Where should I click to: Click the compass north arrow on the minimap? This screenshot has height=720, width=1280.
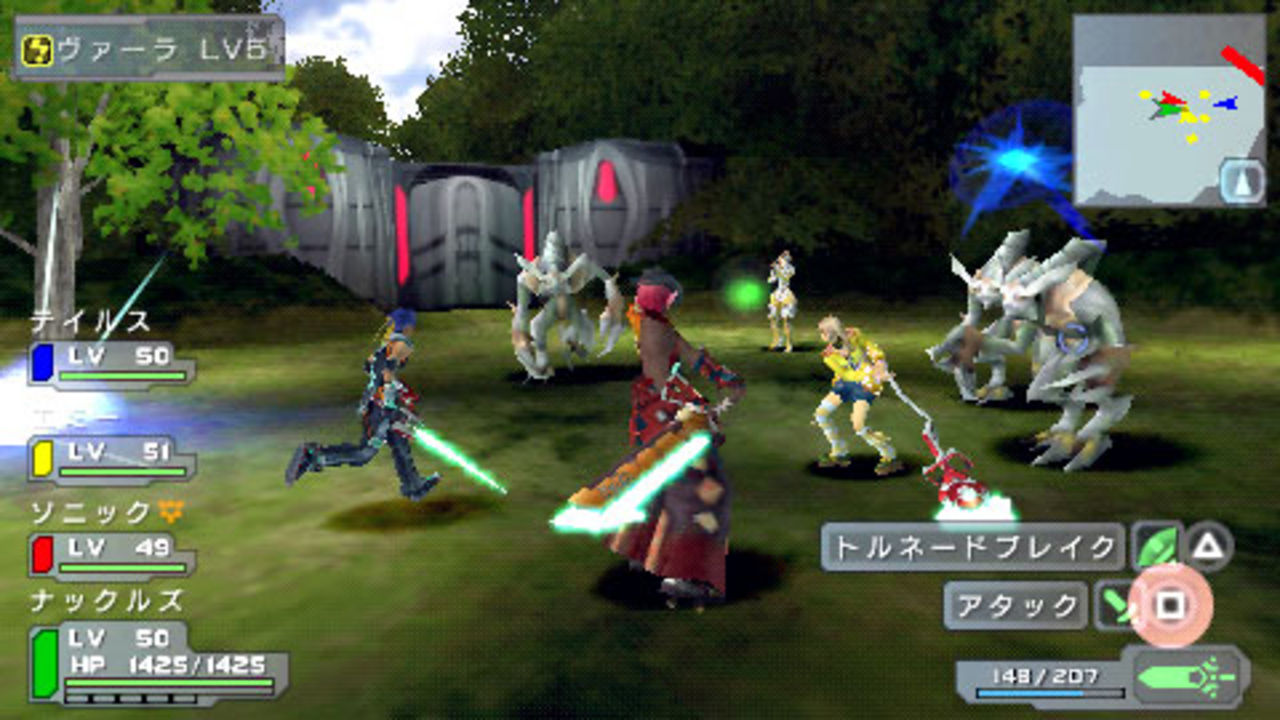click(x=1241, y=178)
